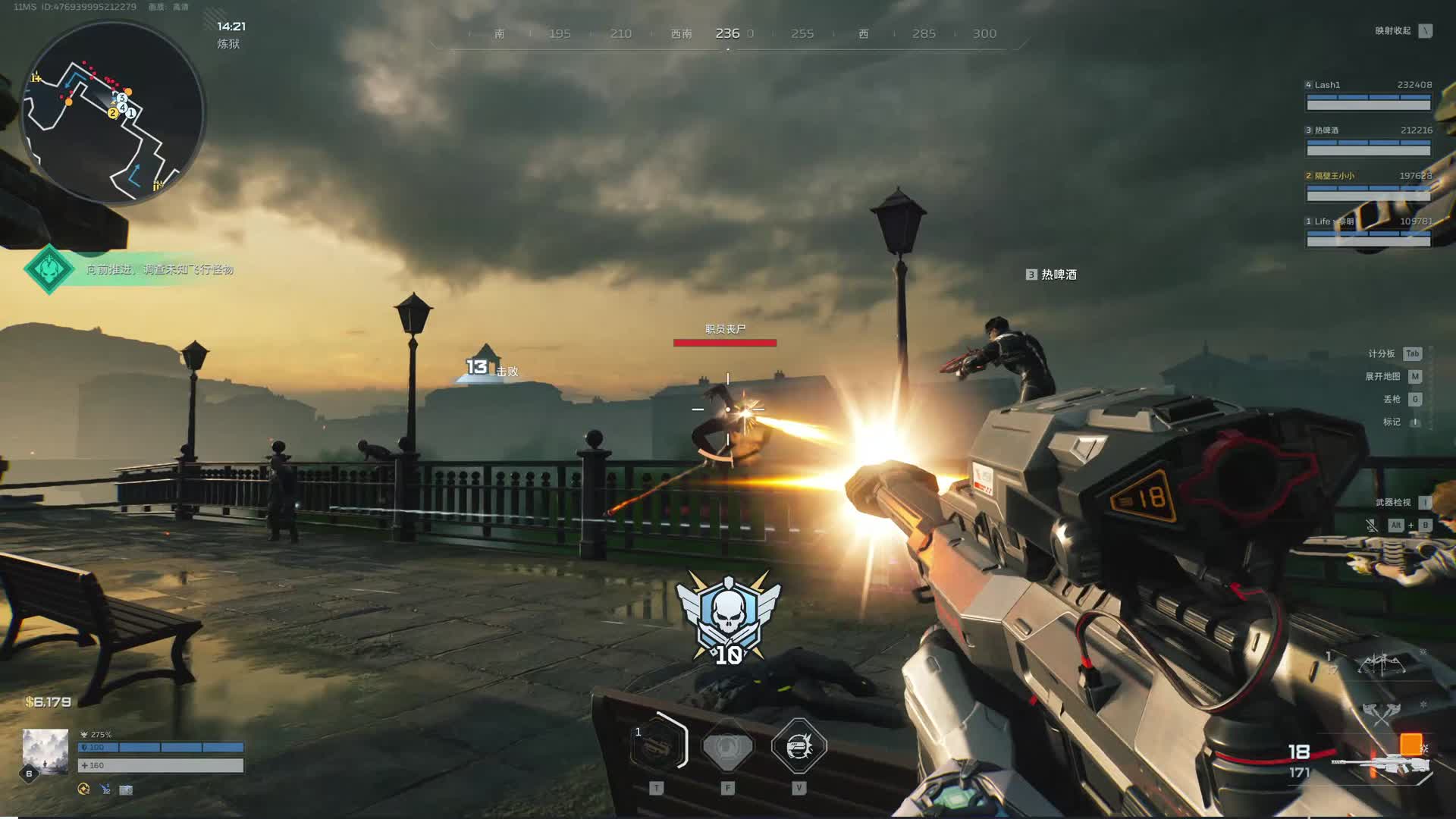Open the scoreboard via 计分板 label
The height and width of the screenshot is (819, 1456).
(x=1382, y=353)
